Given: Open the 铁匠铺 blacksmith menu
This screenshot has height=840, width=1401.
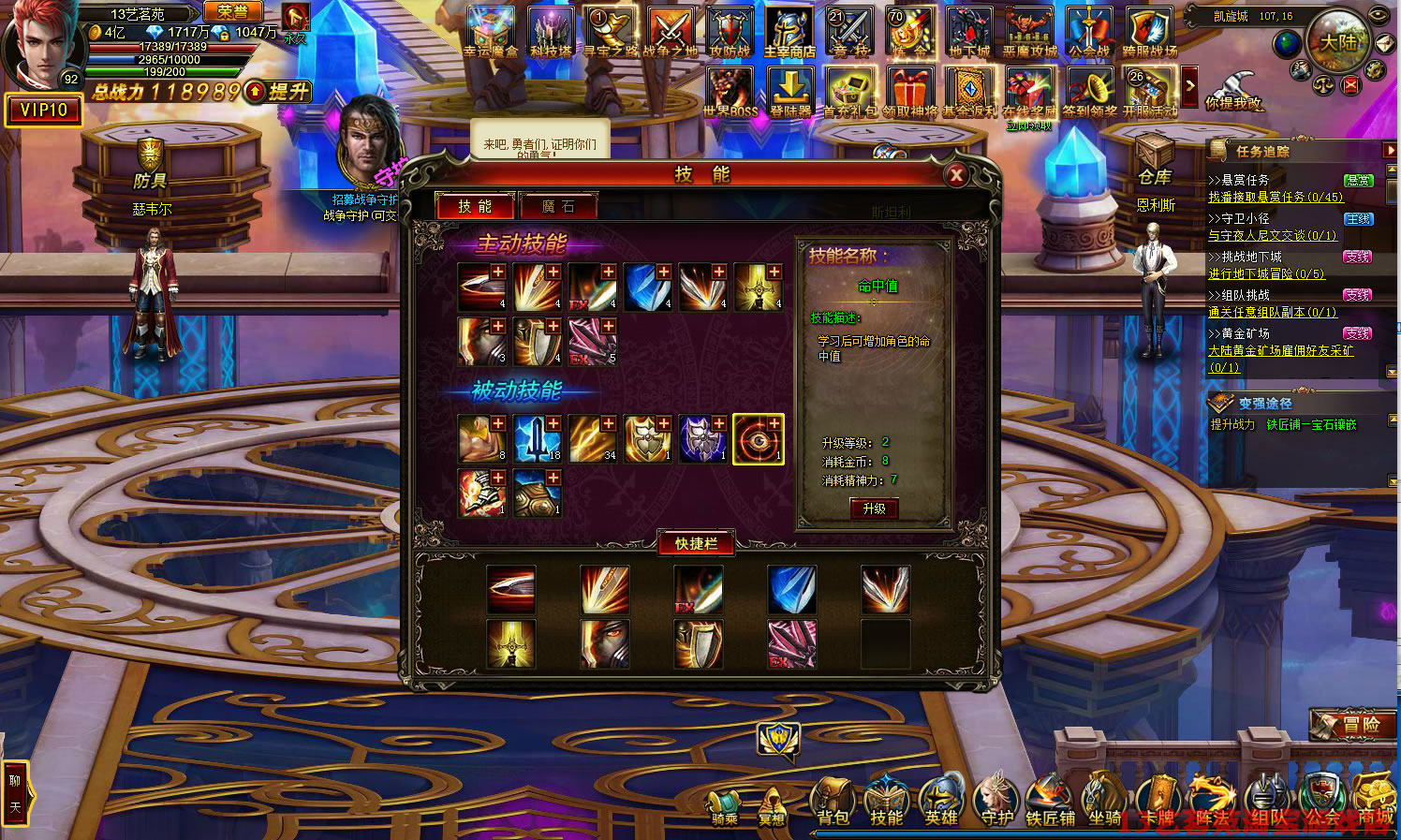Looking at the screenshot, I should [1049, 803].
